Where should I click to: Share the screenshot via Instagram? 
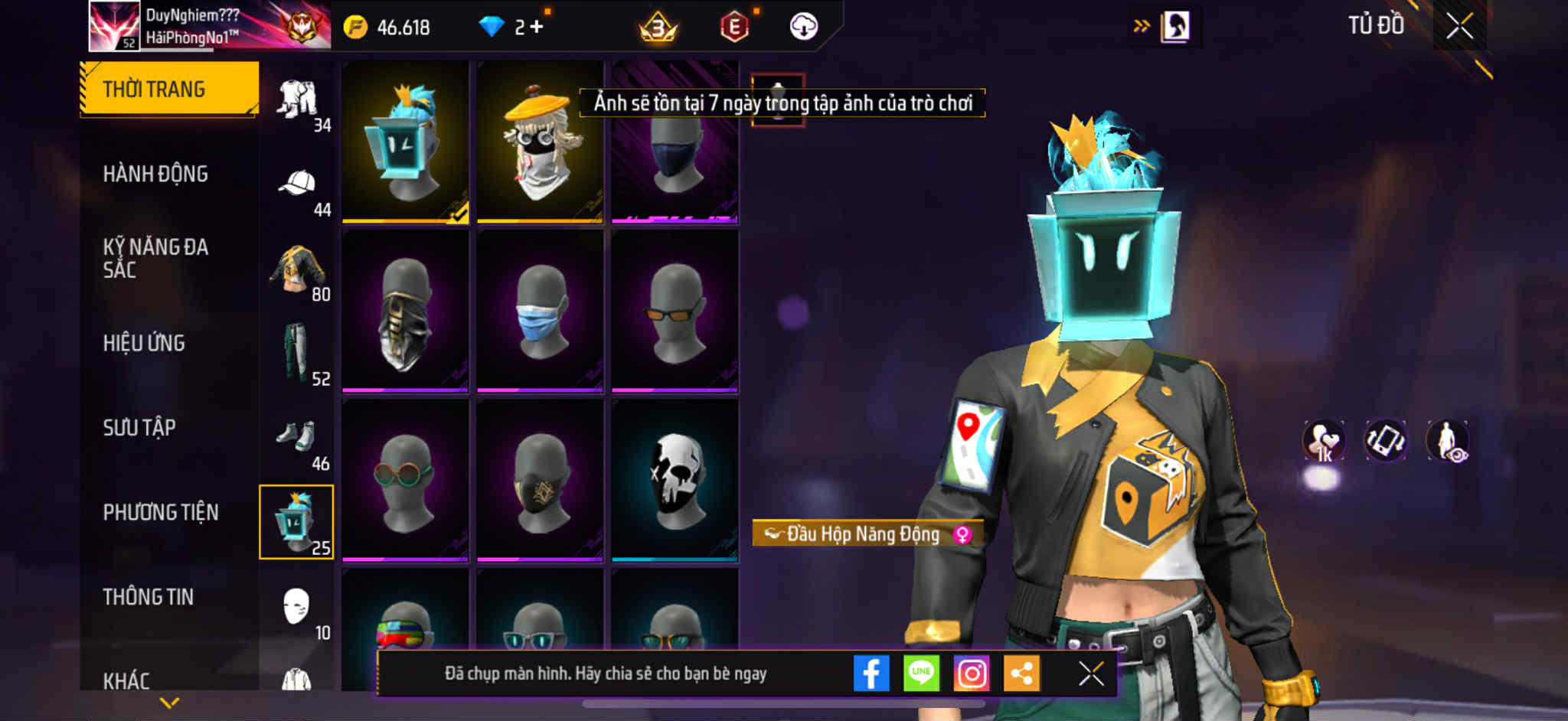(x=972, y=674)
